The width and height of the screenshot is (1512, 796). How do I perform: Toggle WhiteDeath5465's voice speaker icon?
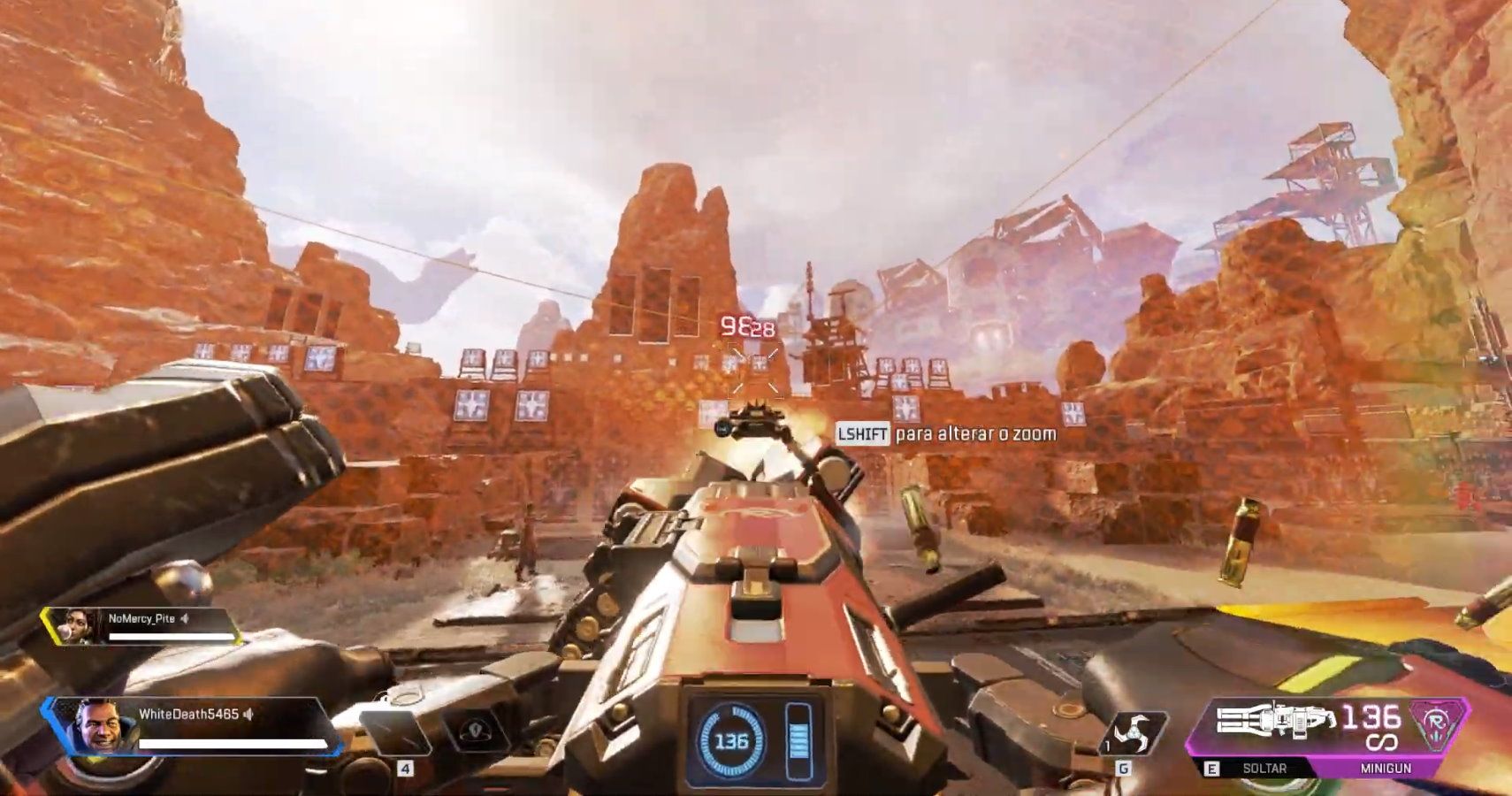pyautogui.click(x=248, y=714)
